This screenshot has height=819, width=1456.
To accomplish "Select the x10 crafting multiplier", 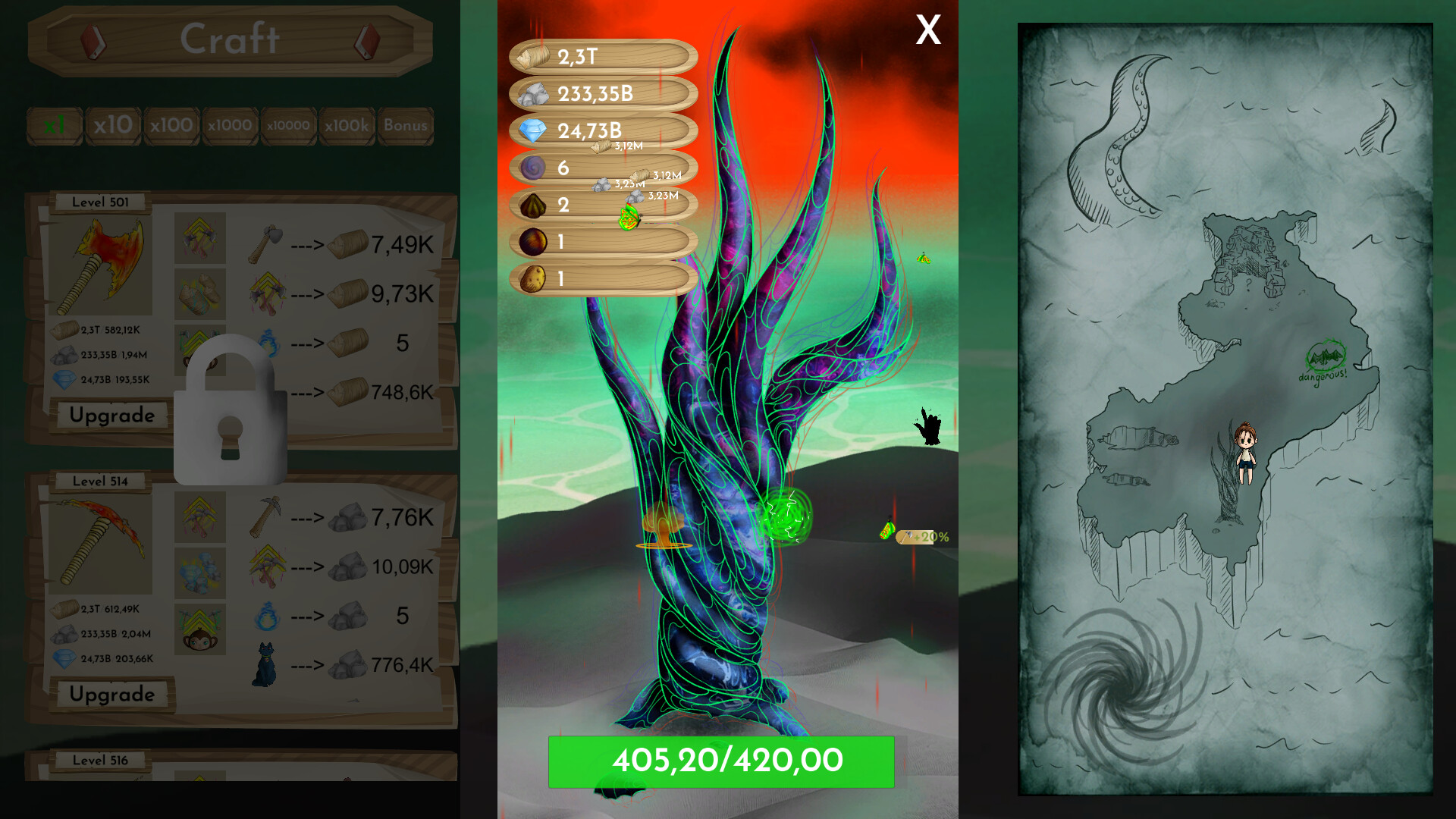I will coord(113,125).
